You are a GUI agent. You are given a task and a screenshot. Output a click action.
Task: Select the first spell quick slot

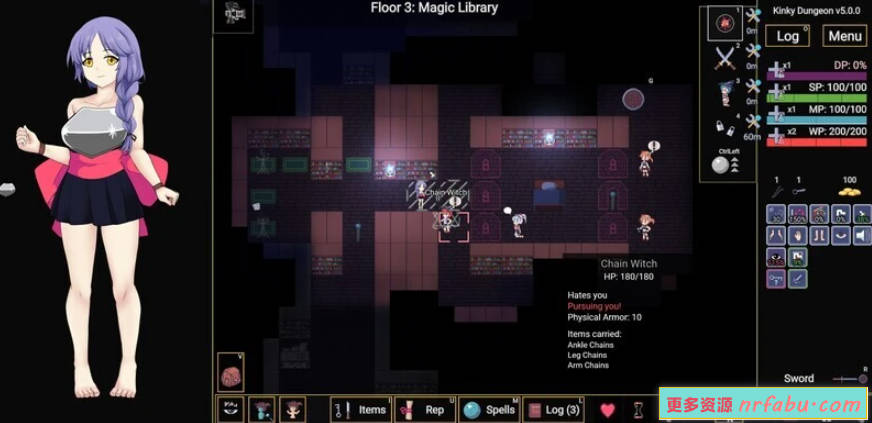(x=725, y=23)
